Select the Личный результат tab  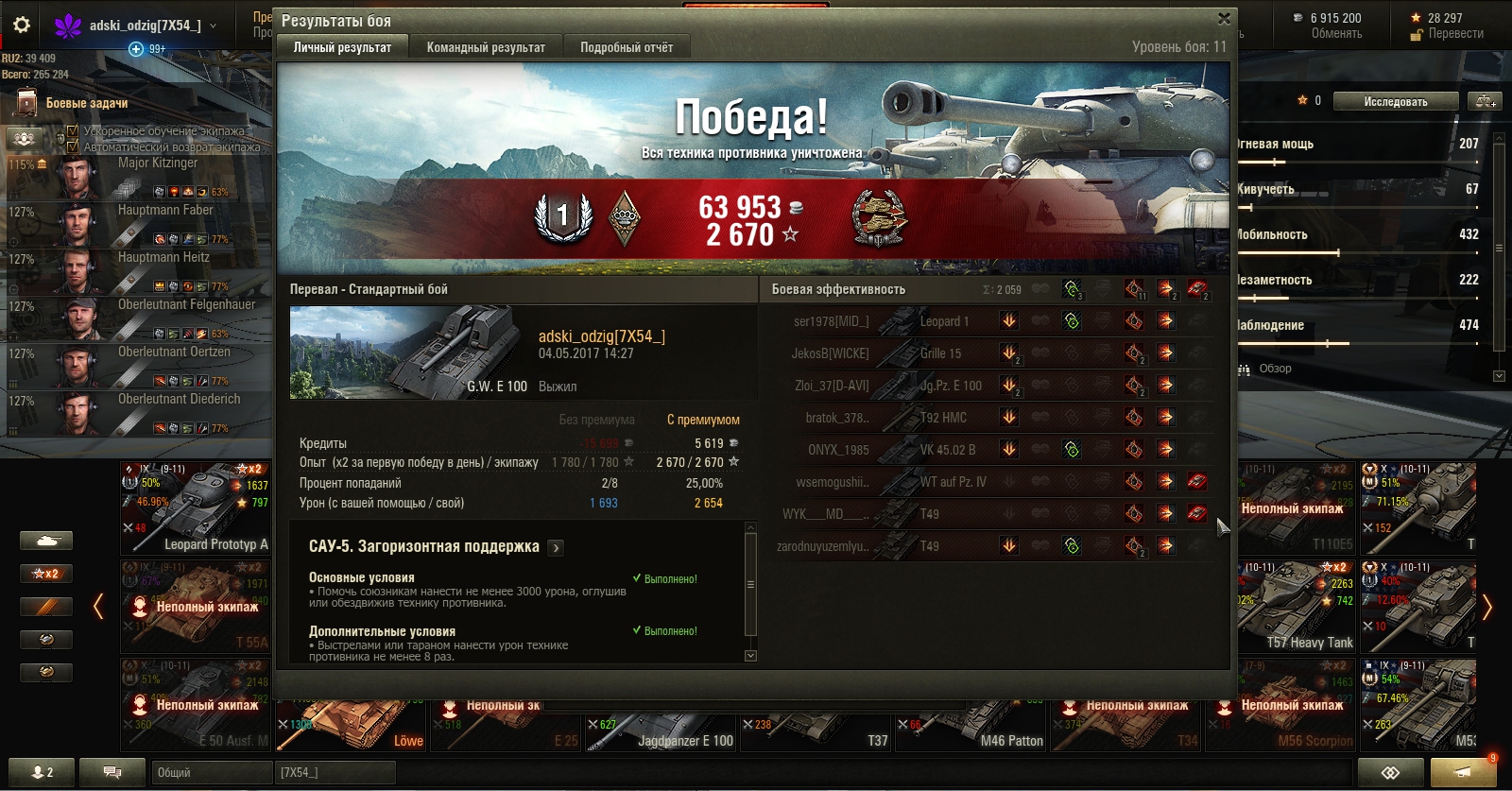pyautogui.click(x=342, y=47)
